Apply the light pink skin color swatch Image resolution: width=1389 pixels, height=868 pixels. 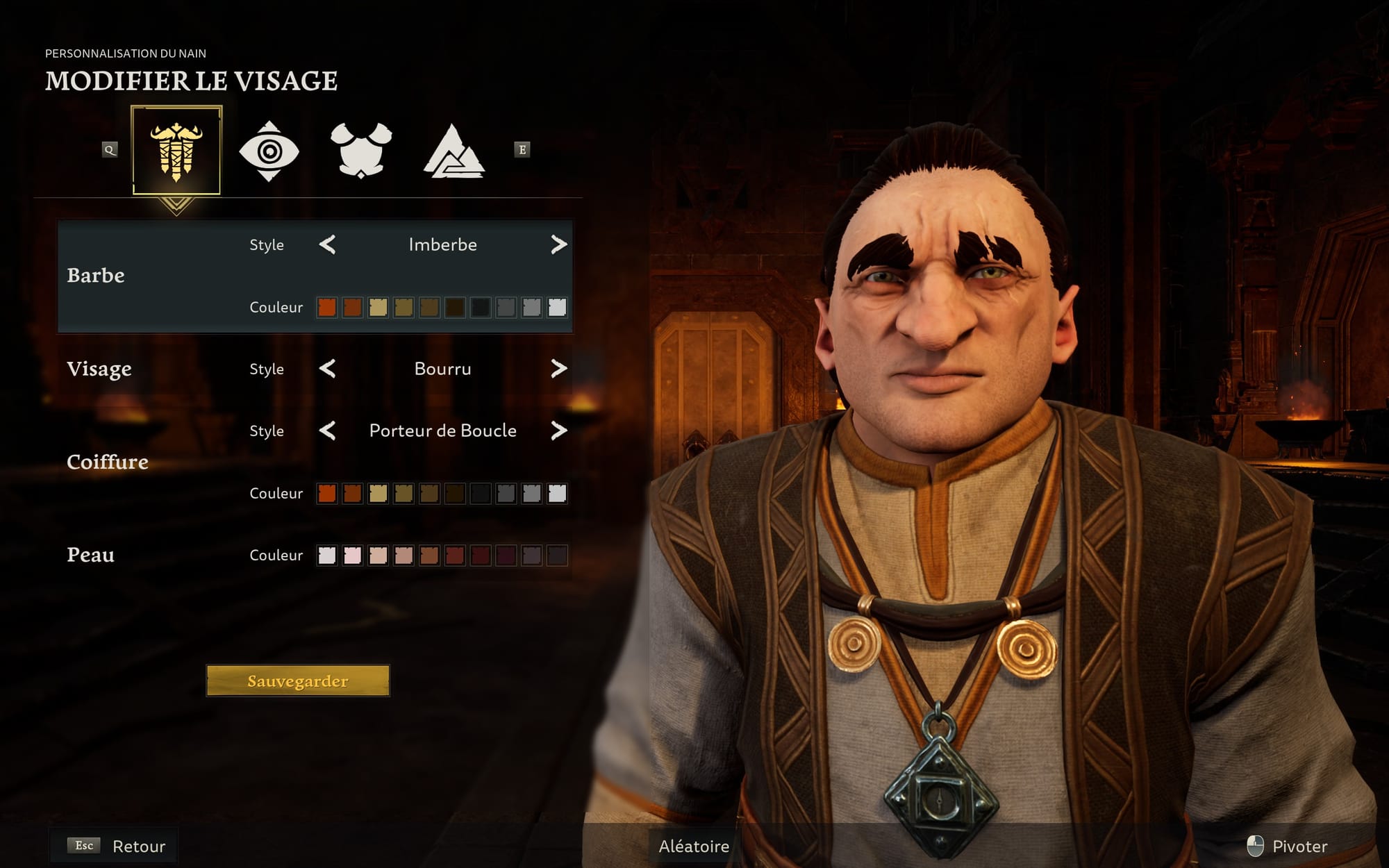click(352, 555)
